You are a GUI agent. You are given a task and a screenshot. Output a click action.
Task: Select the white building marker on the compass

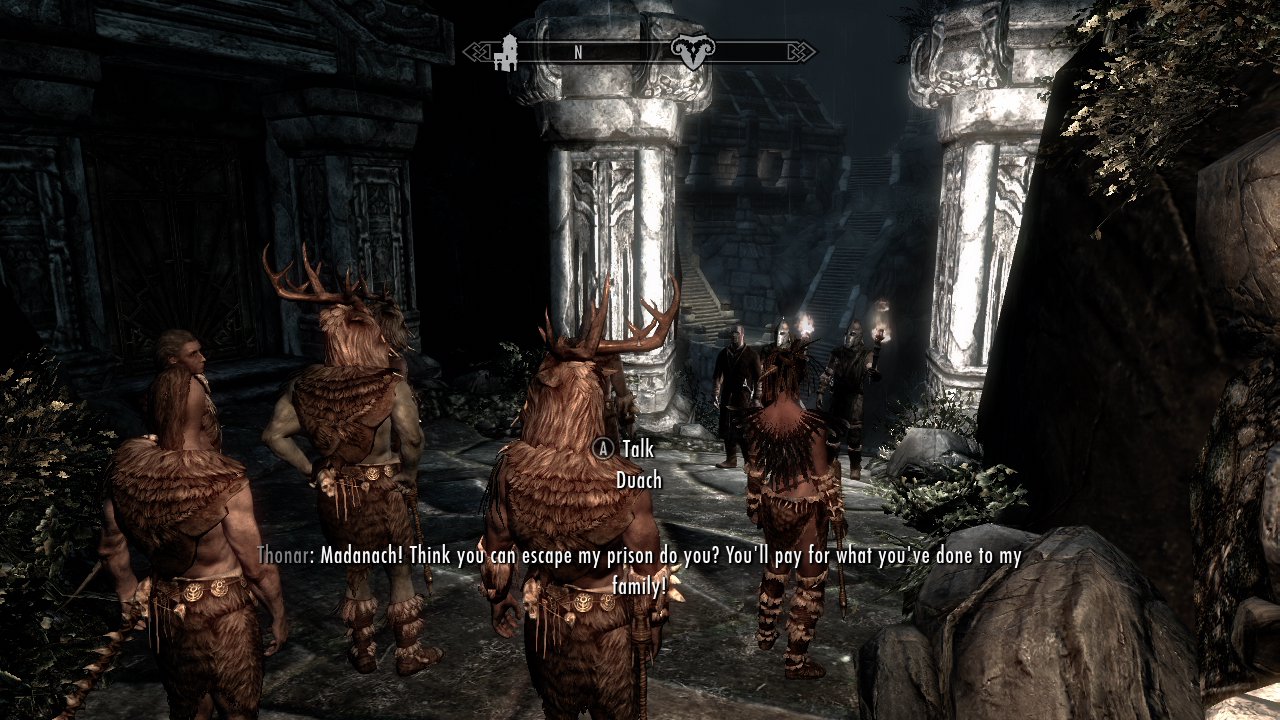(507, 52)
